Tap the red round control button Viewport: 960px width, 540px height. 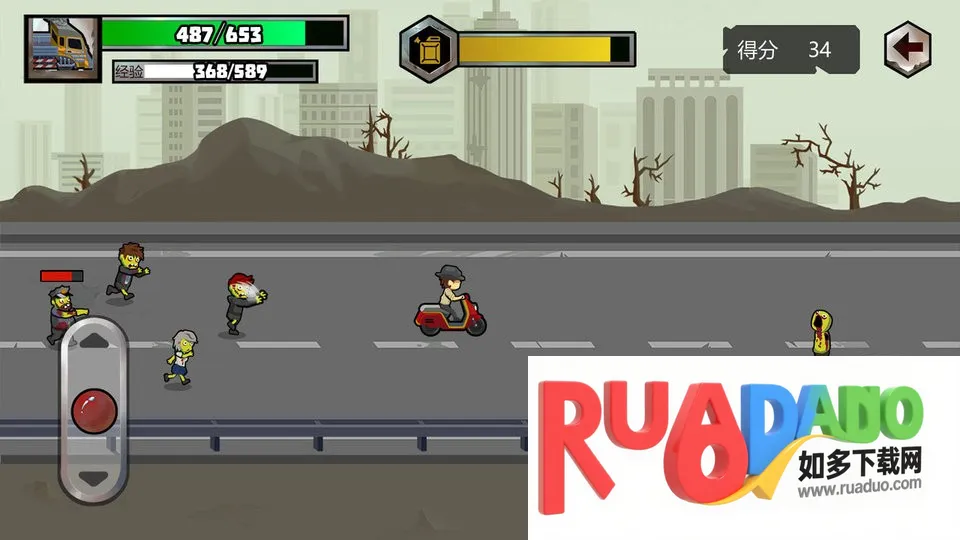click(94, 409)
